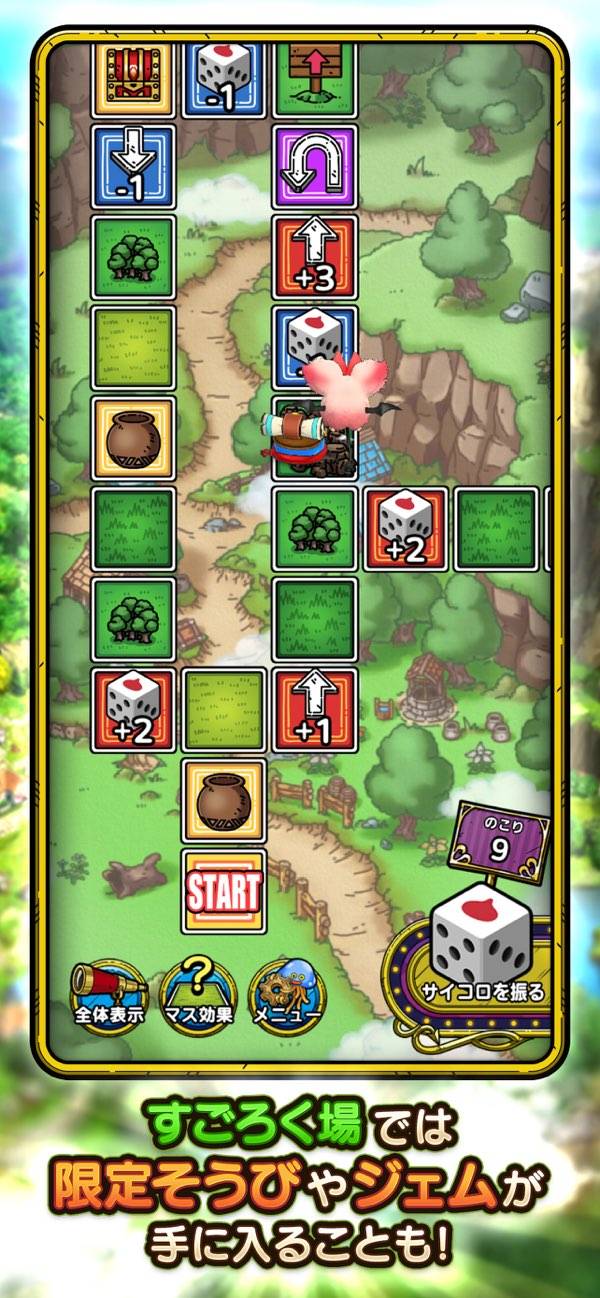The width and height of the screenshot is (600, 1298).
Task: Select the blue -1 dice tile
Action: [224, 76]
